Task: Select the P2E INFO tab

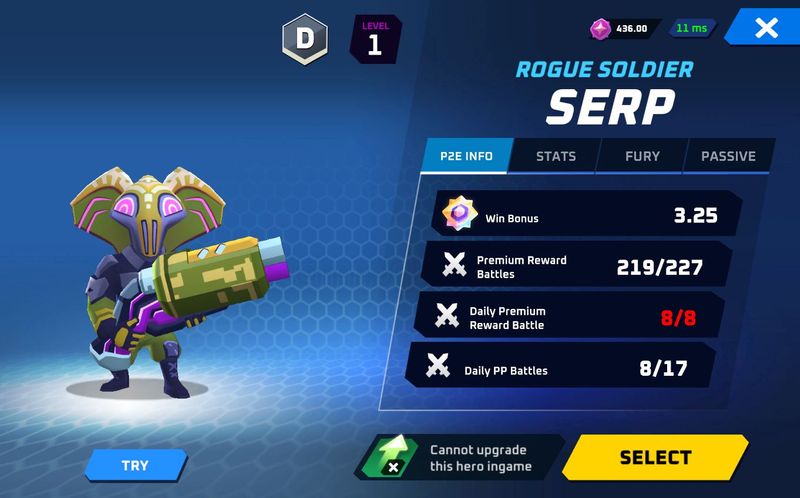Action: [x=466, y=156]
